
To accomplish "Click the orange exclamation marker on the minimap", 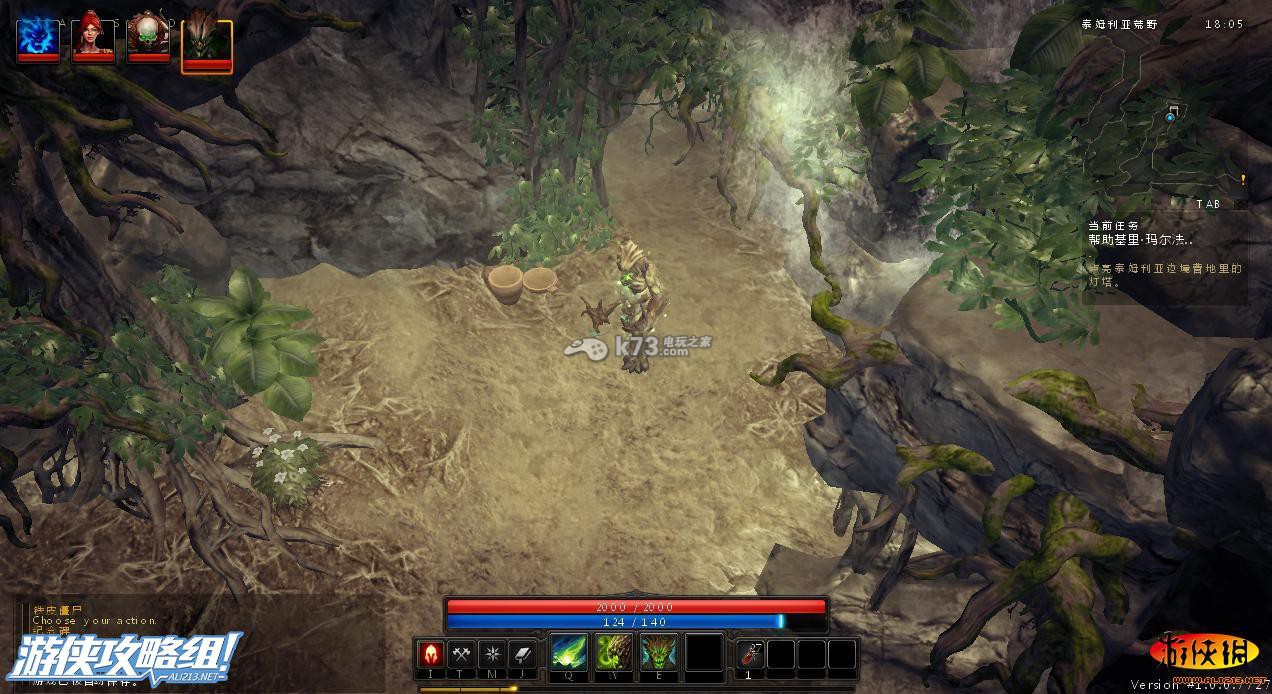I will point(1243,180).
